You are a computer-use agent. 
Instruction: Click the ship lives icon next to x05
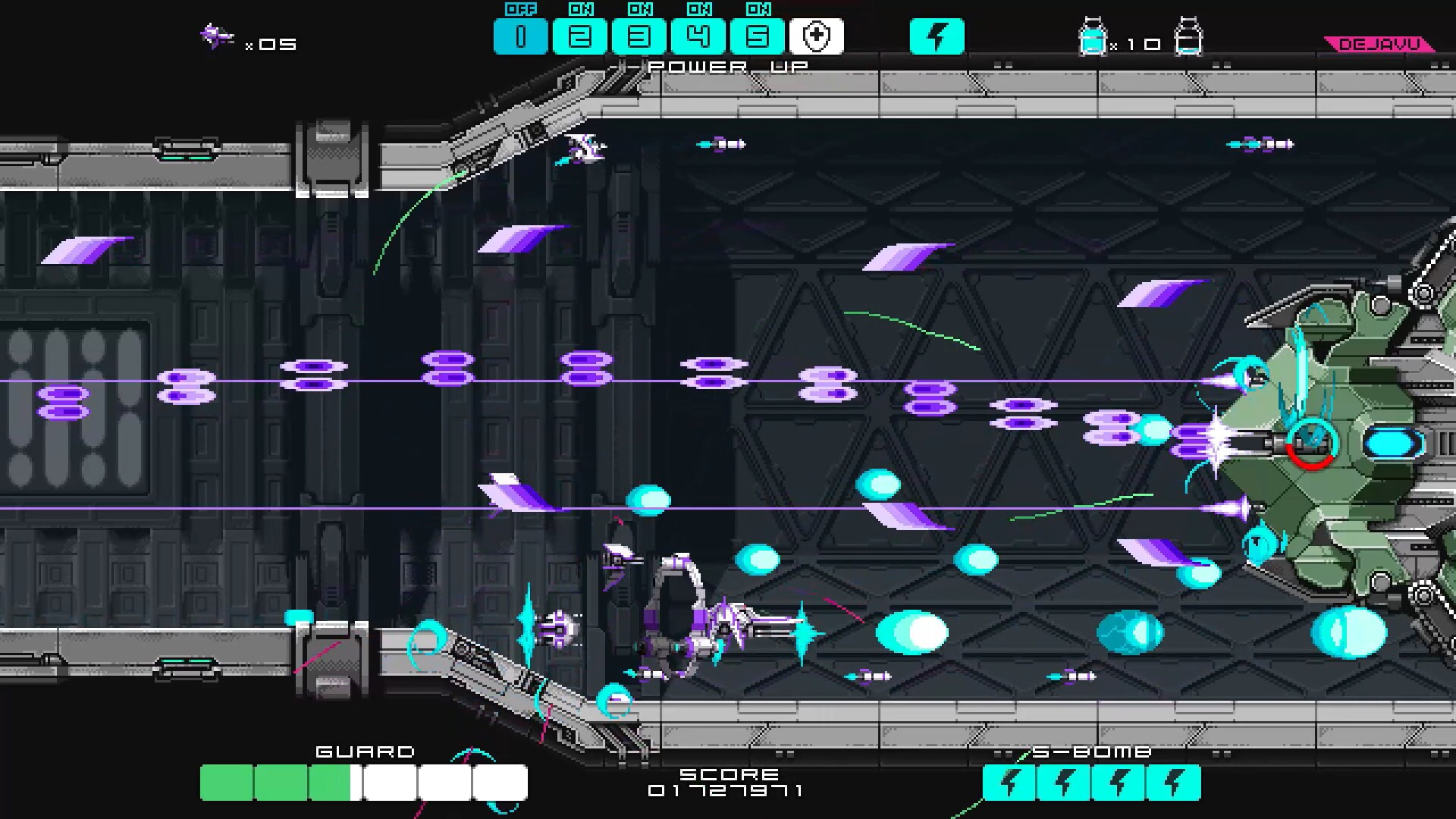coord(216,34)
